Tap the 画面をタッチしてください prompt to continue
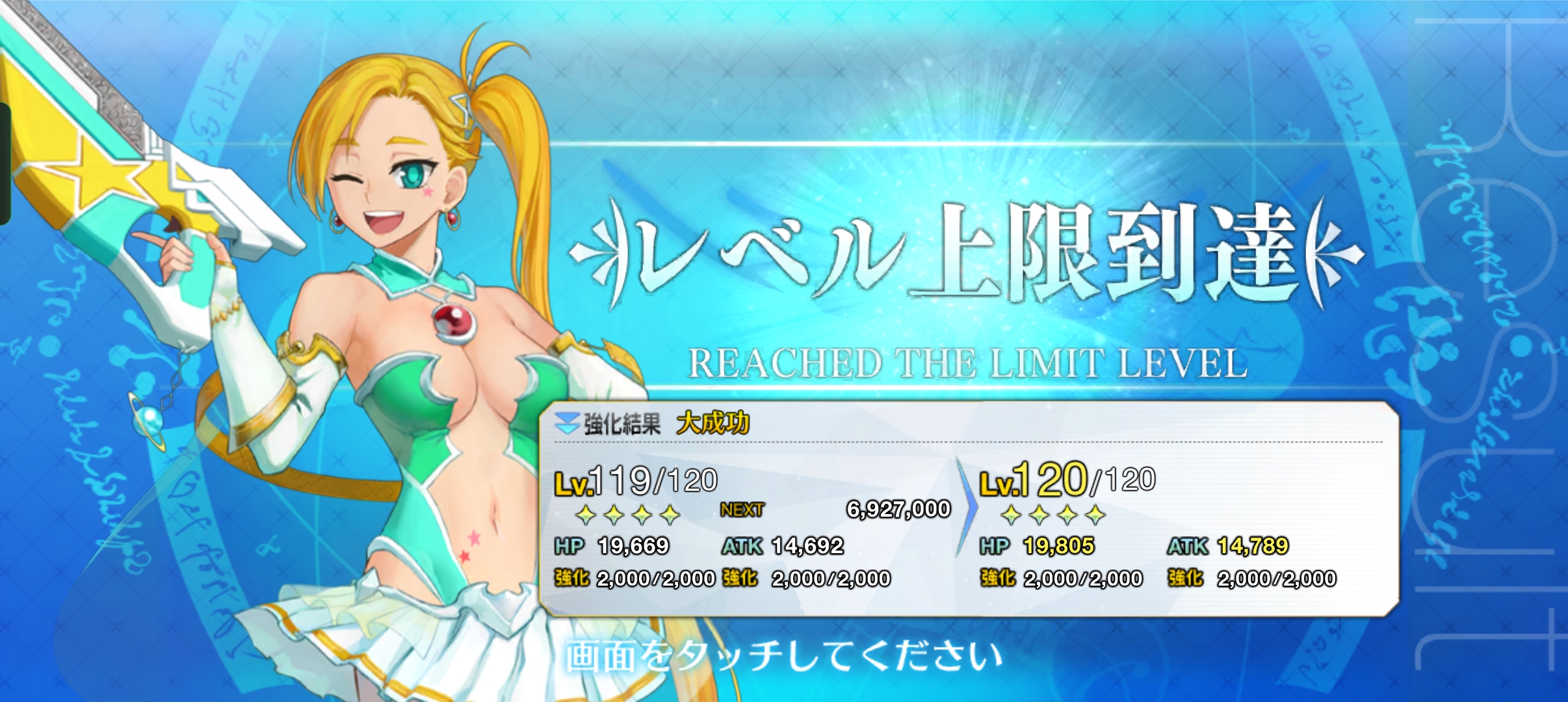This screenshot has height=702, width=1568. pyautogui.click(x=783, y=656)
